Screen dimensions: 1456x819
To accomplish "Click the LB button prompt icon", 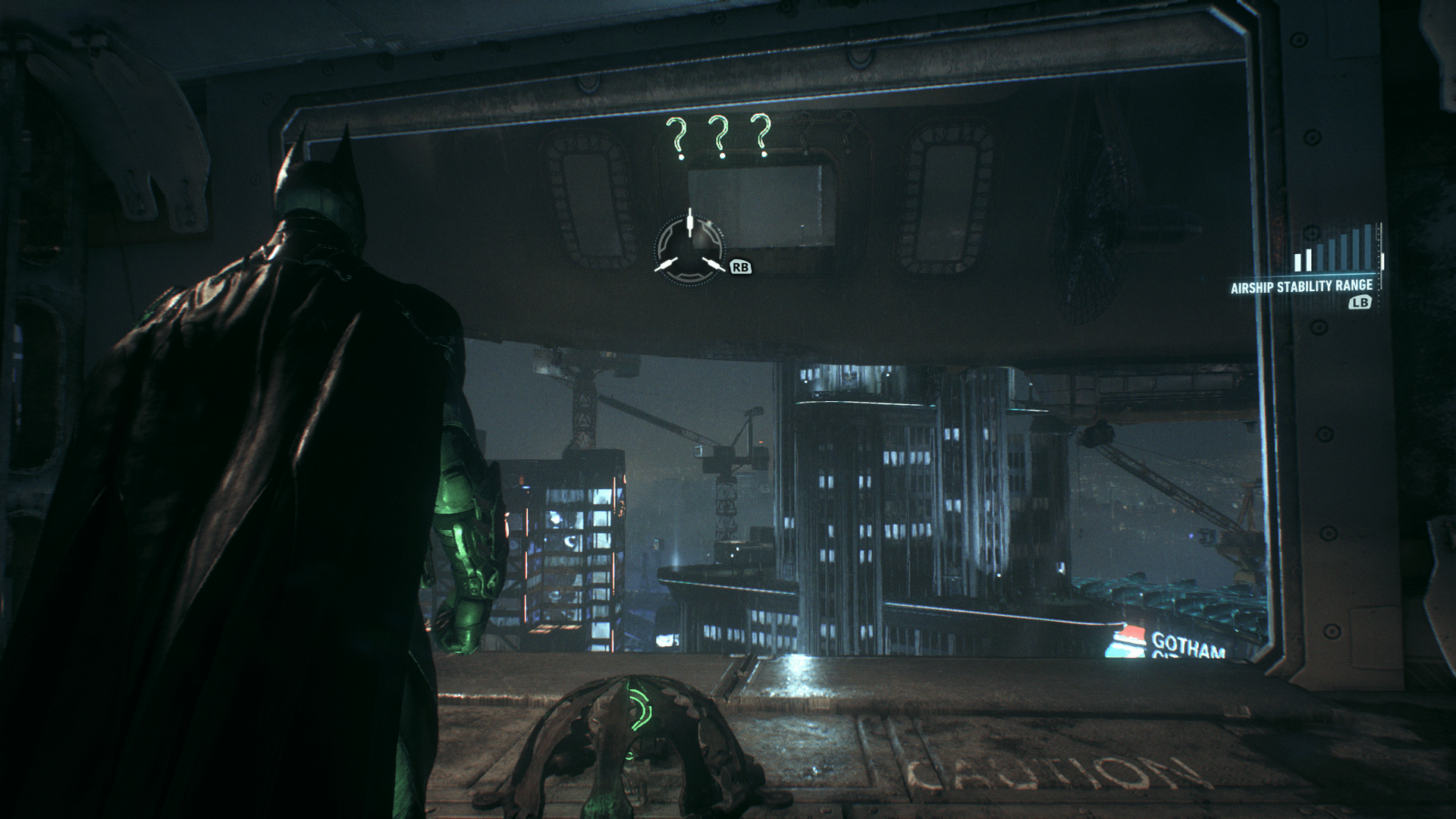I will [x=1360, y=302].
